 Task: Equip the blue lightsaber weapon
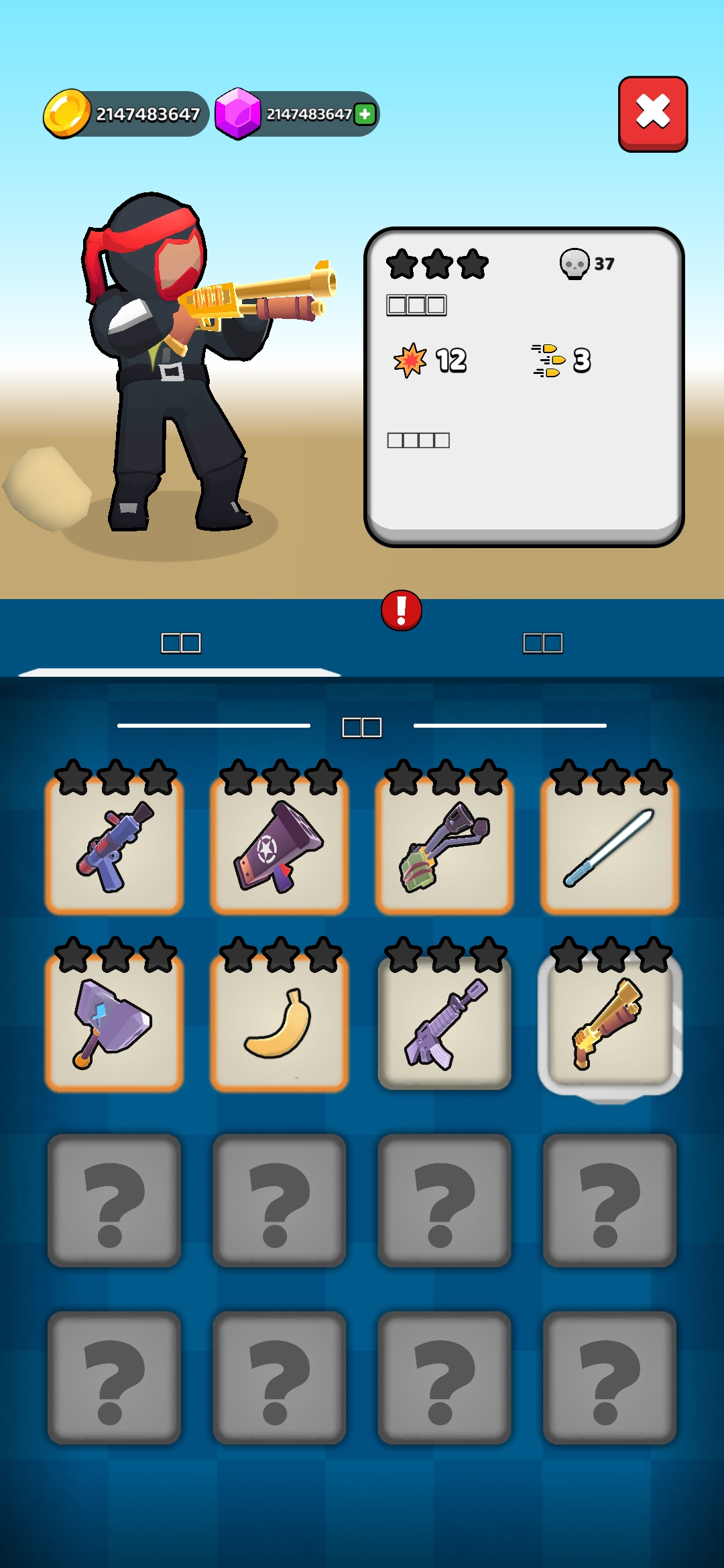[x=609, y=846]
